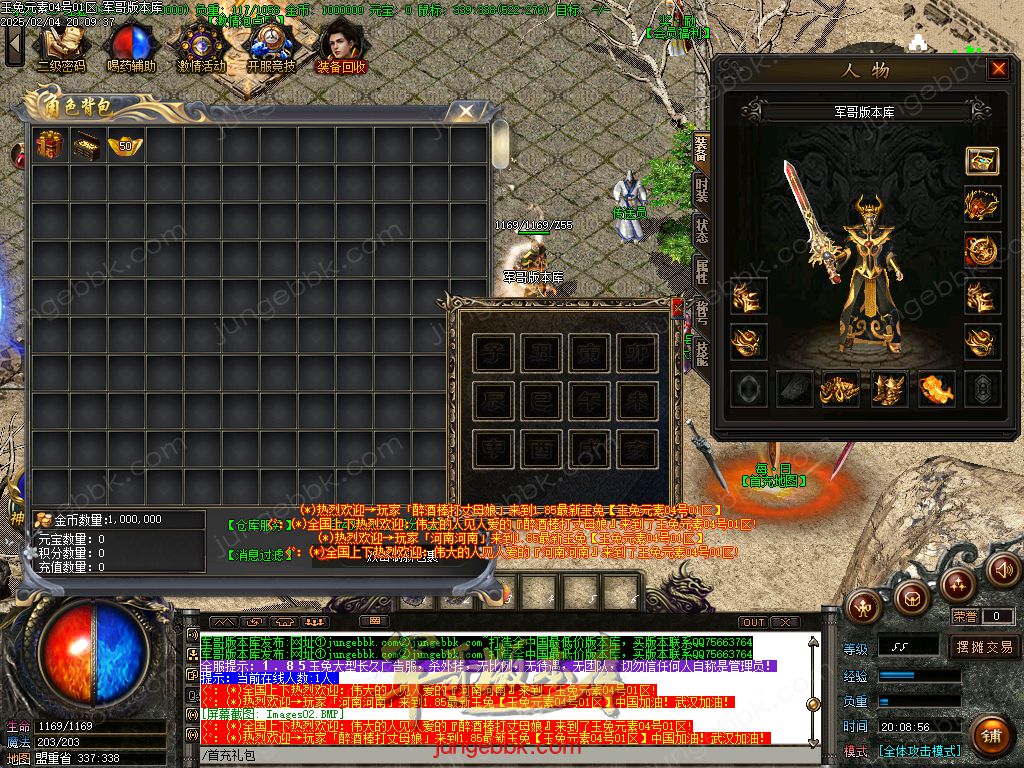Select the treasure chest item in backpack
This screenshot has width=1024, height=768.
pos(87,145)
